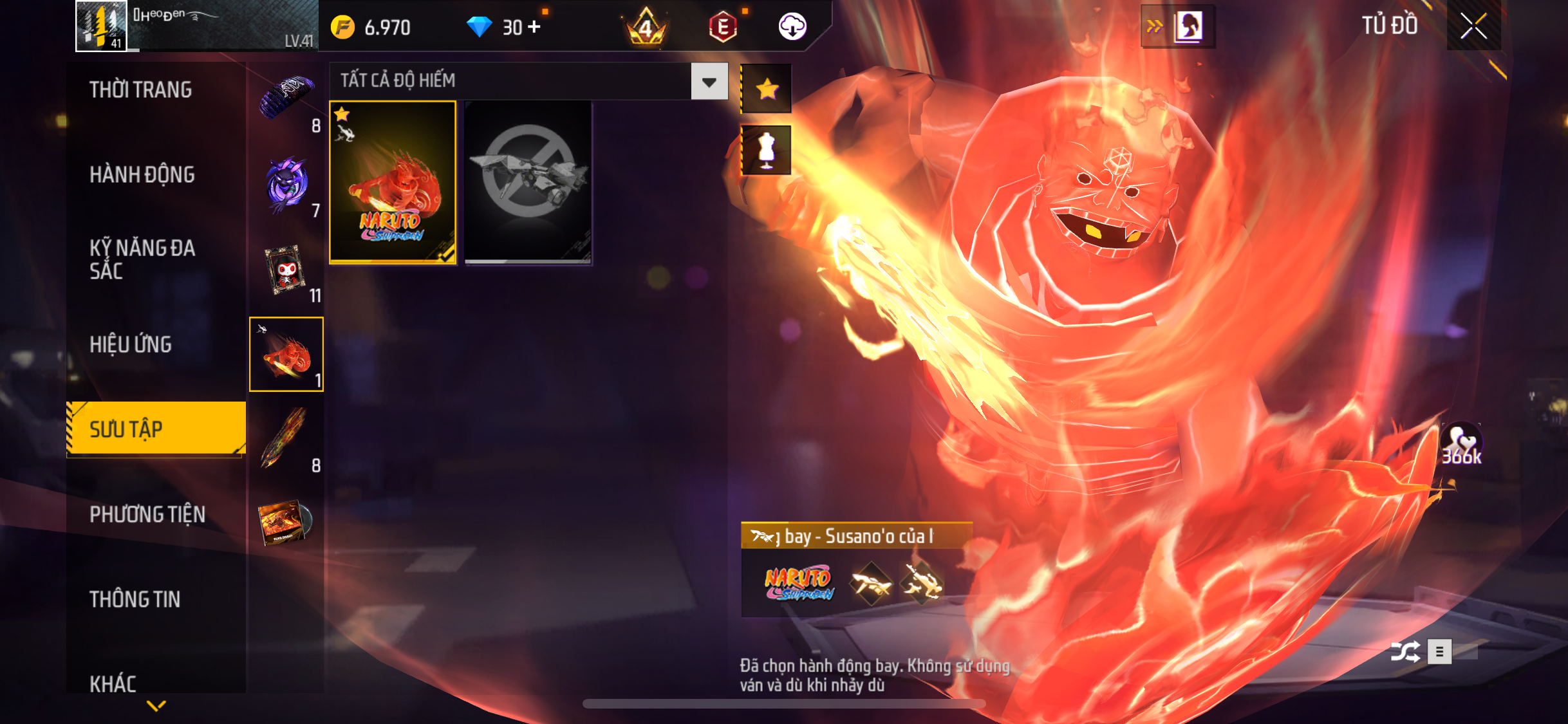Choose the greyed-out empty glider card
This screenshot has width=1568, height=724.
(x=528, y=182)
